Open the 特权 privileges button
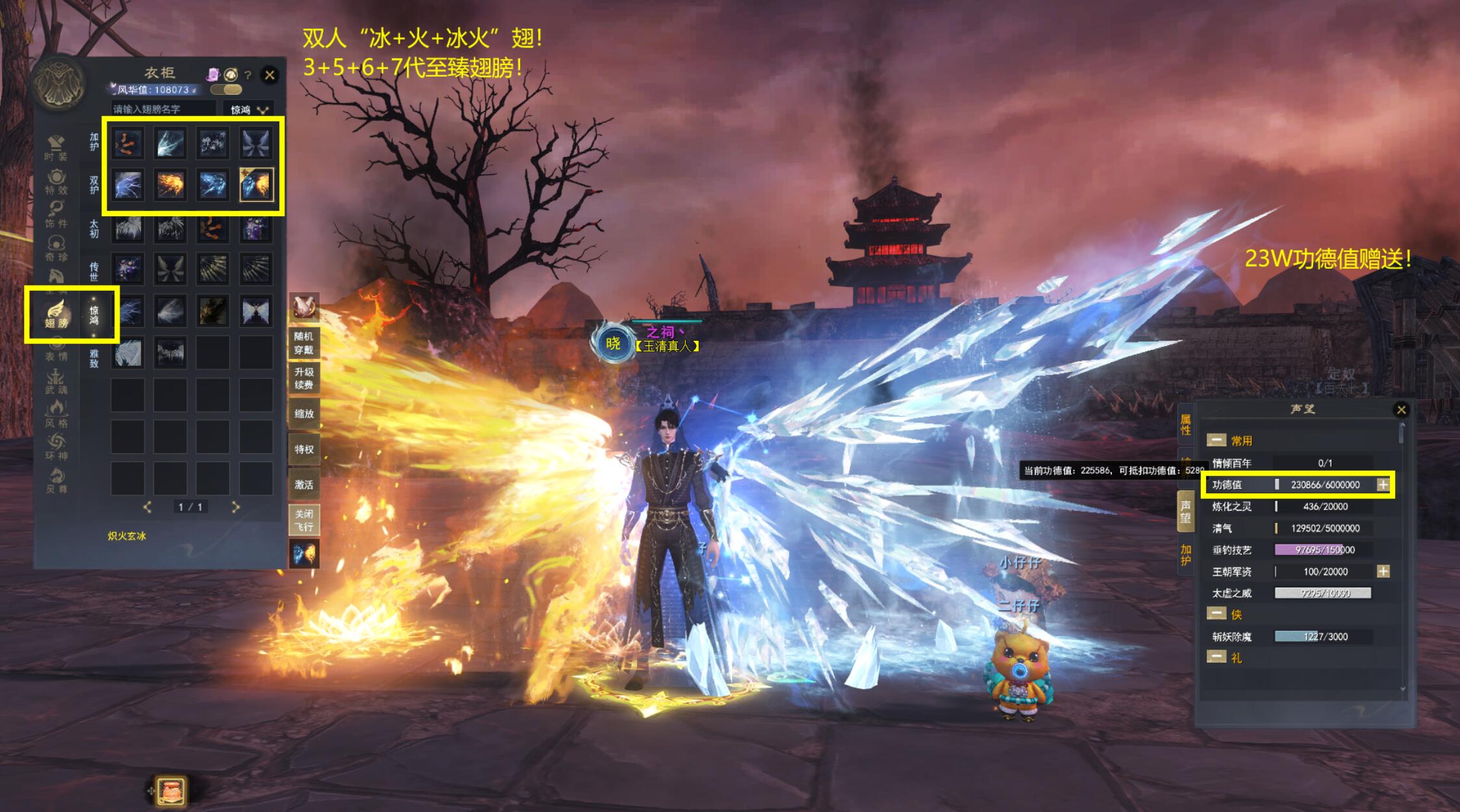 coord(303,449)
